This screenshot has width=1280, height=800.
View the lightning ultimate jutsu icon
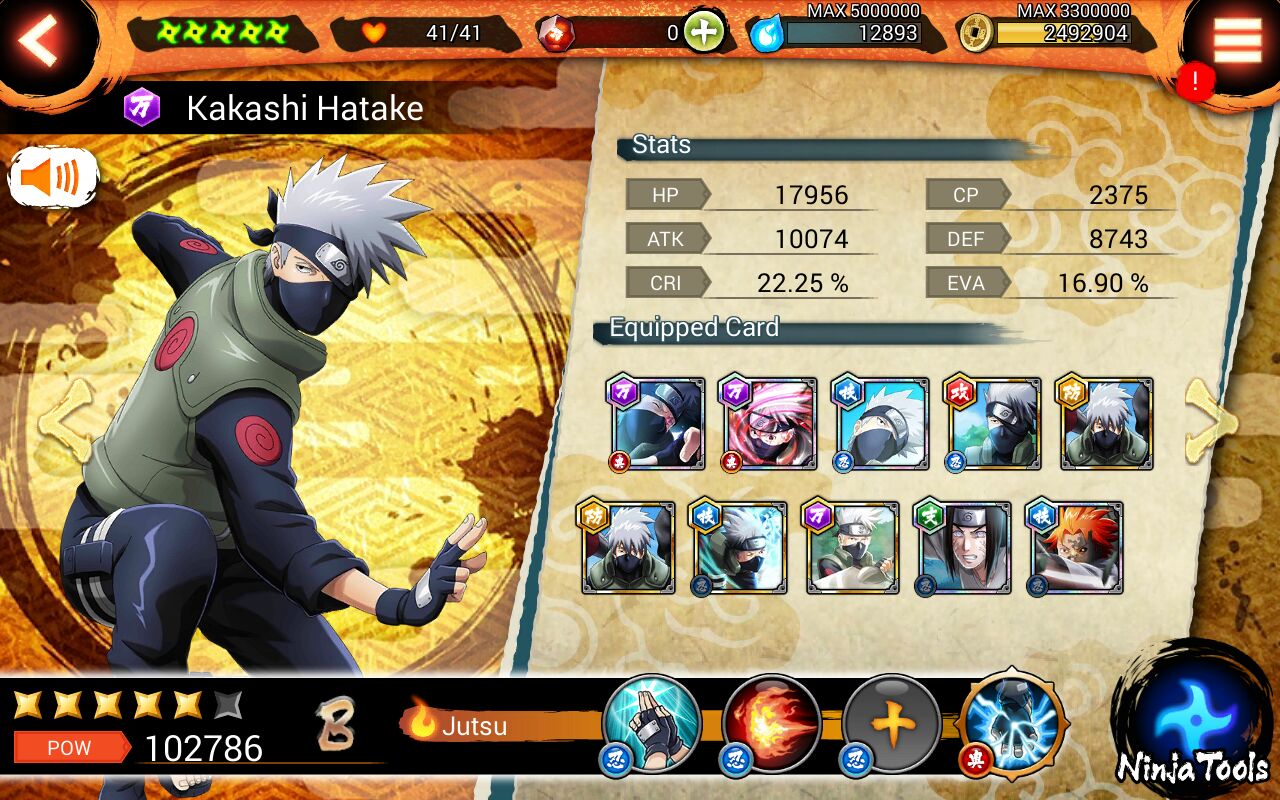click(x=1011, y=723)
